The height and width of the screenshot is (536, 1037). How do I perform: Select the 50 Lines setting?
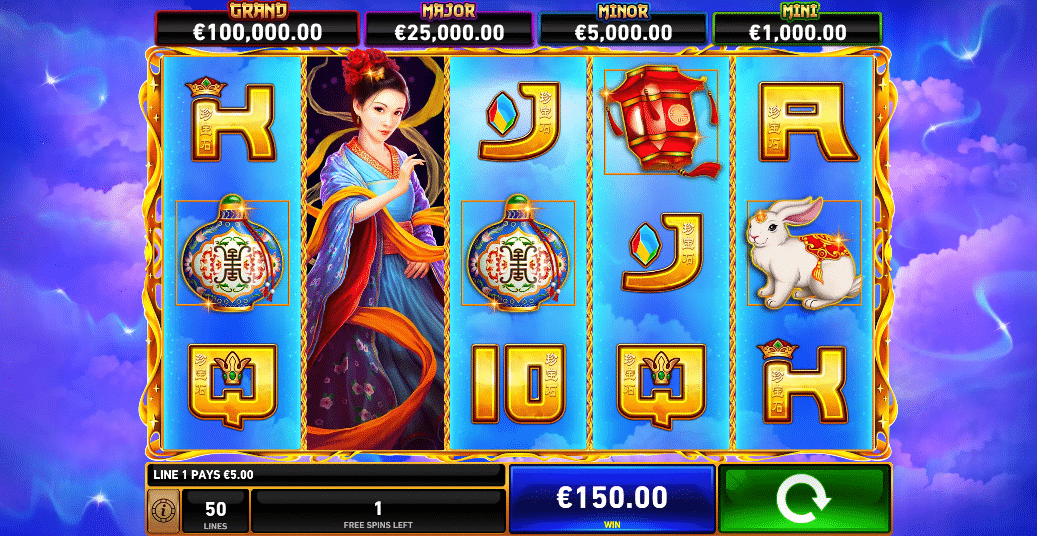[x=215, y=511]
